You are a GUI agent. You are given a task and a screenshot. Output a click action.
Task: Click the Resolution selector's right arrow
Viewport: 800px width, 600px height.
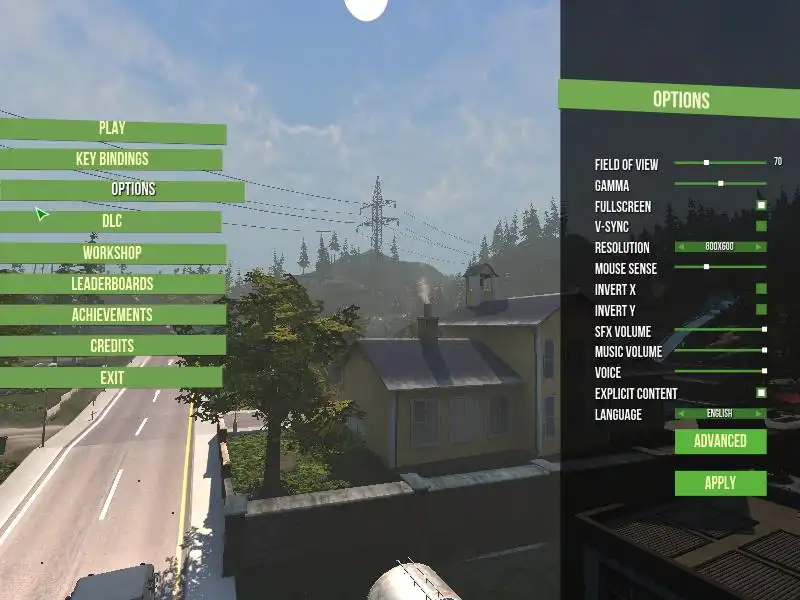[x=761, y=246]
